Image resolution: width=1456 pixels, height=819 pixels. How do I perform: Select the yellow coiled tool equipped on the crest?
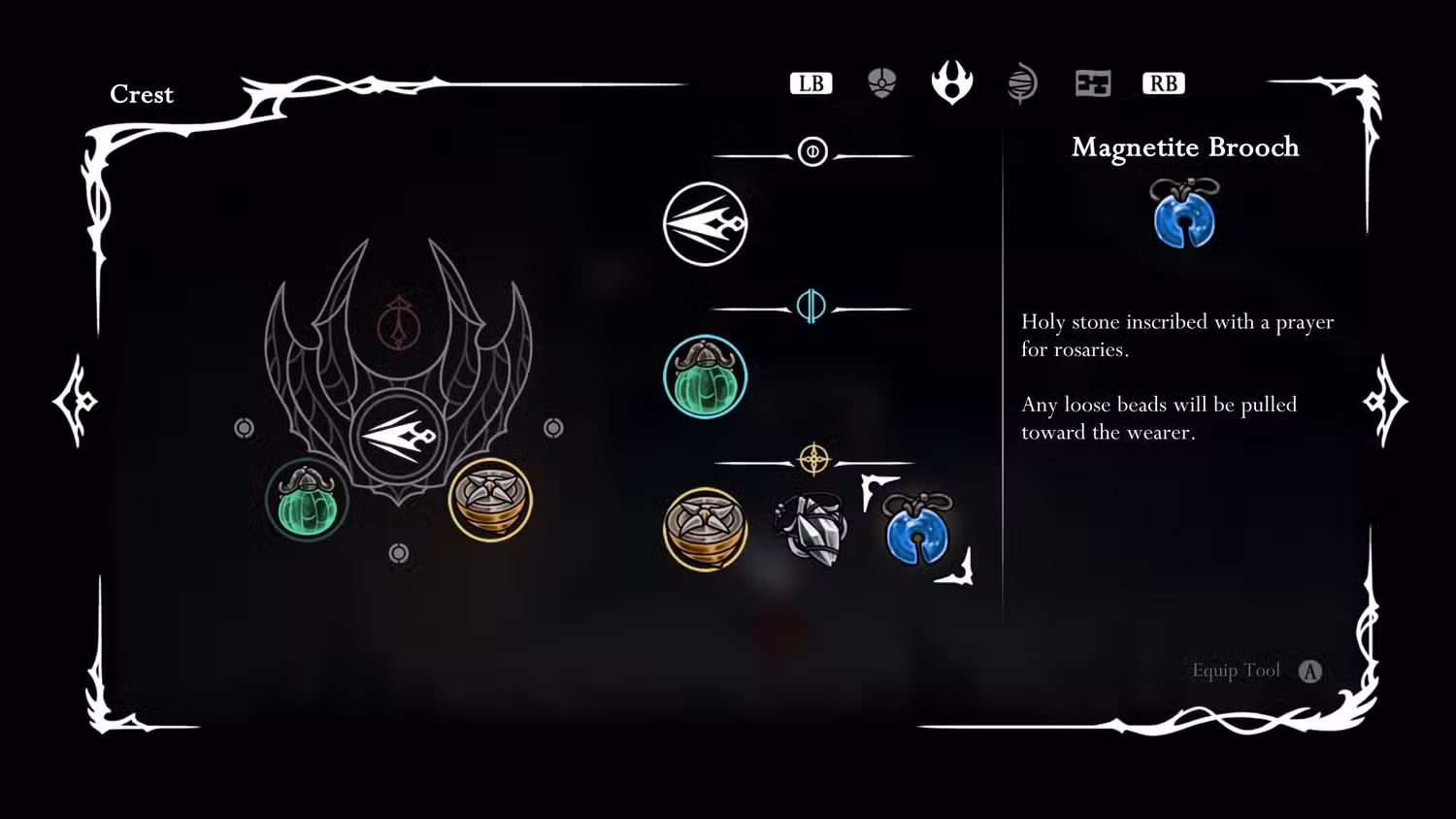tap(490, 500)
